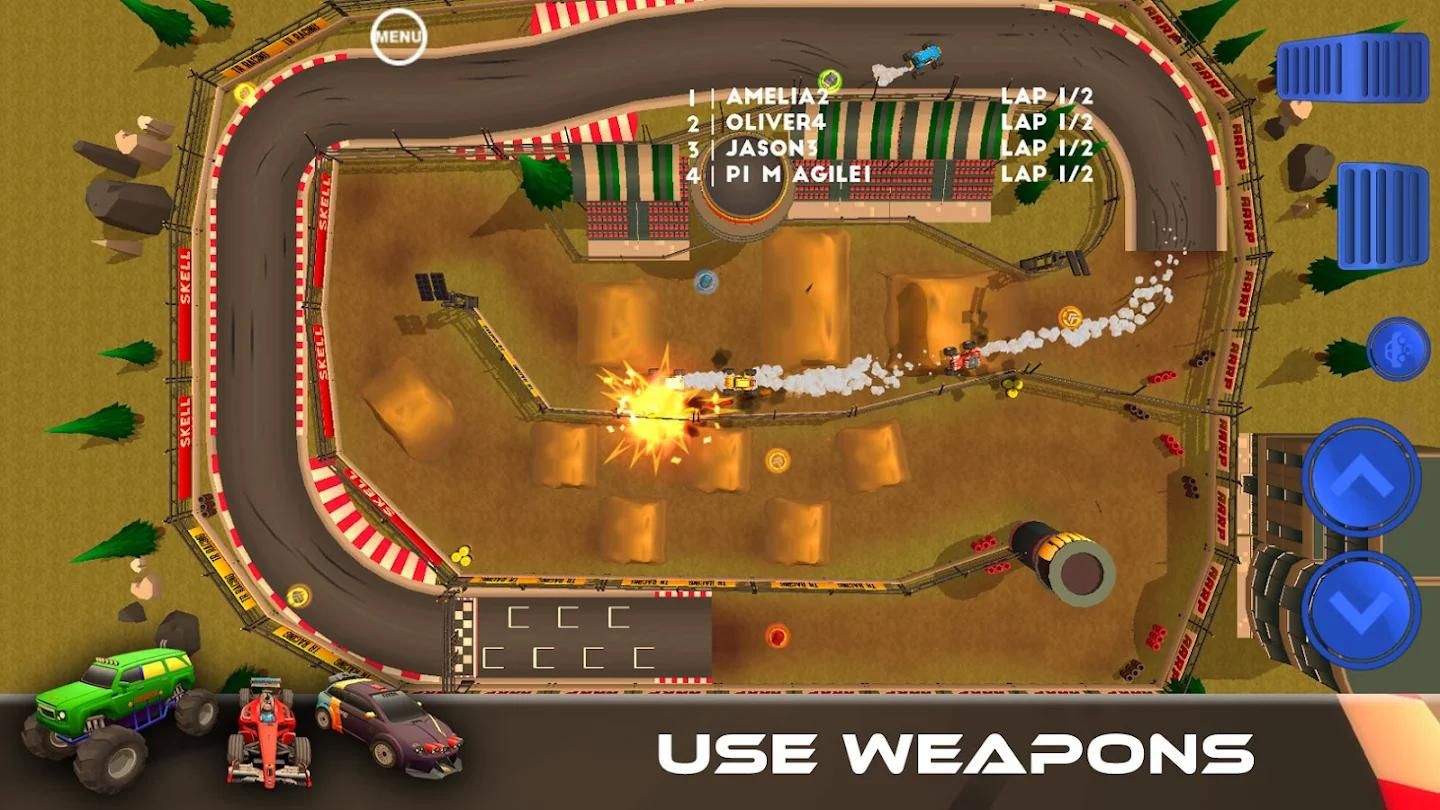Click the blue down-arrow button
Viewport: 1440px width, 810px height.
tap(1361, 608)
